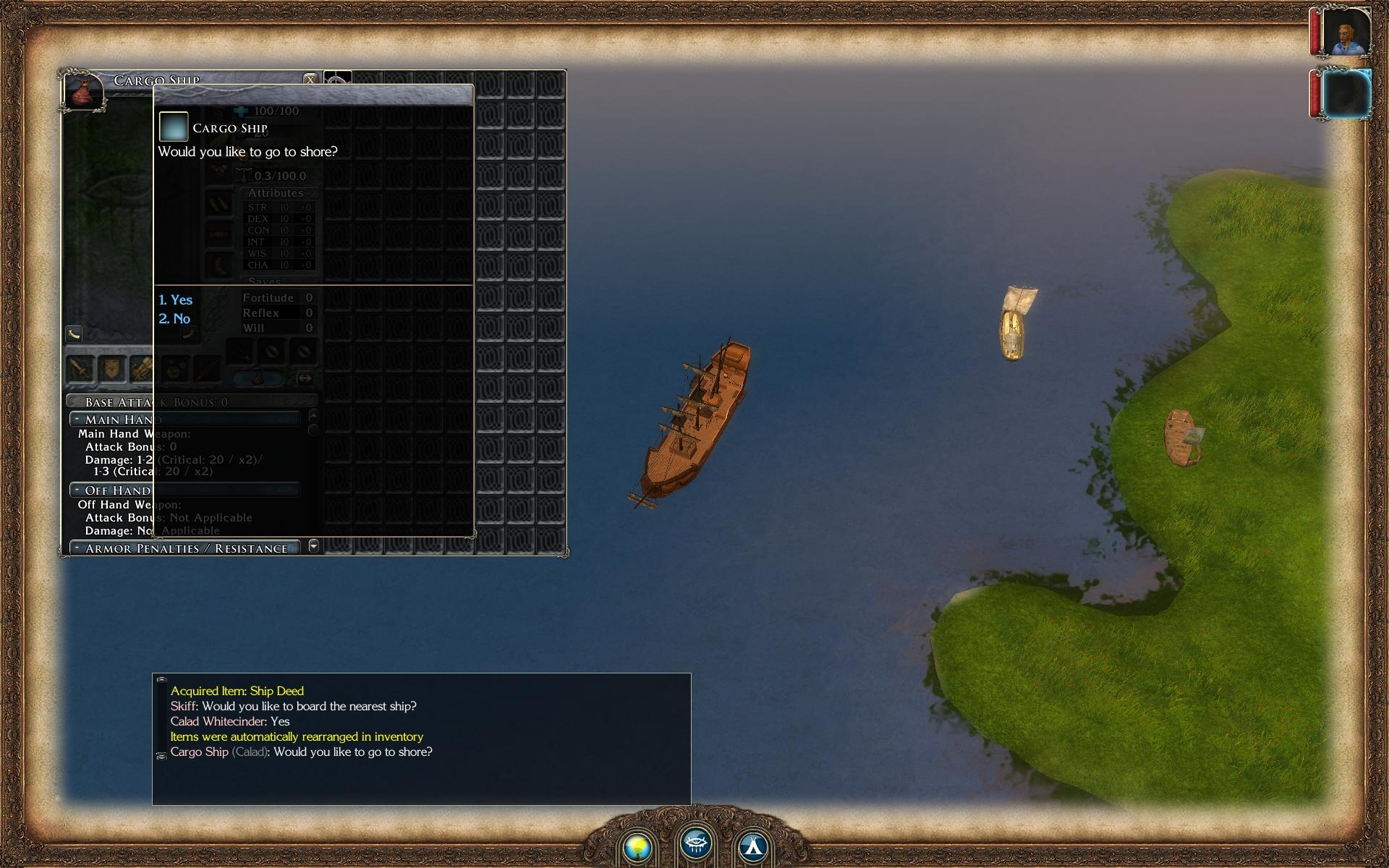The width and height of the screenshot is (1389, 868).
Task: Choose dialogue option "2. No"
Action: [175, 318]
